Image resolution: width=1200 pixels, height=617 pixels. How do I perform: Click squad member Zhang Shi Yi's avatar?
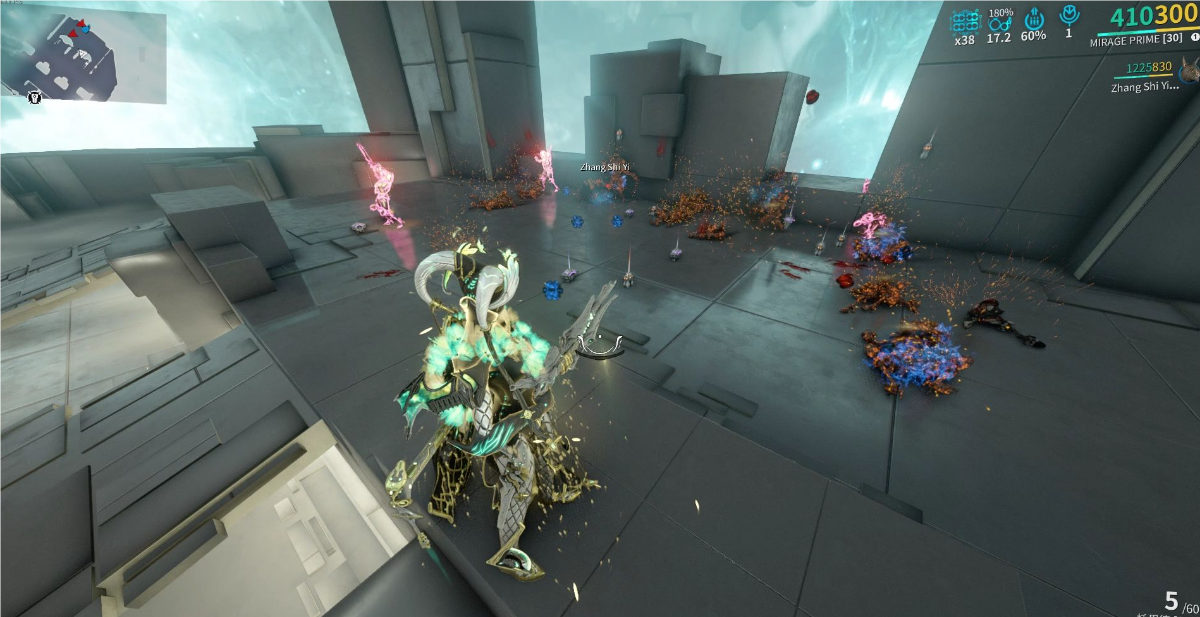(x=1189, y=71)
